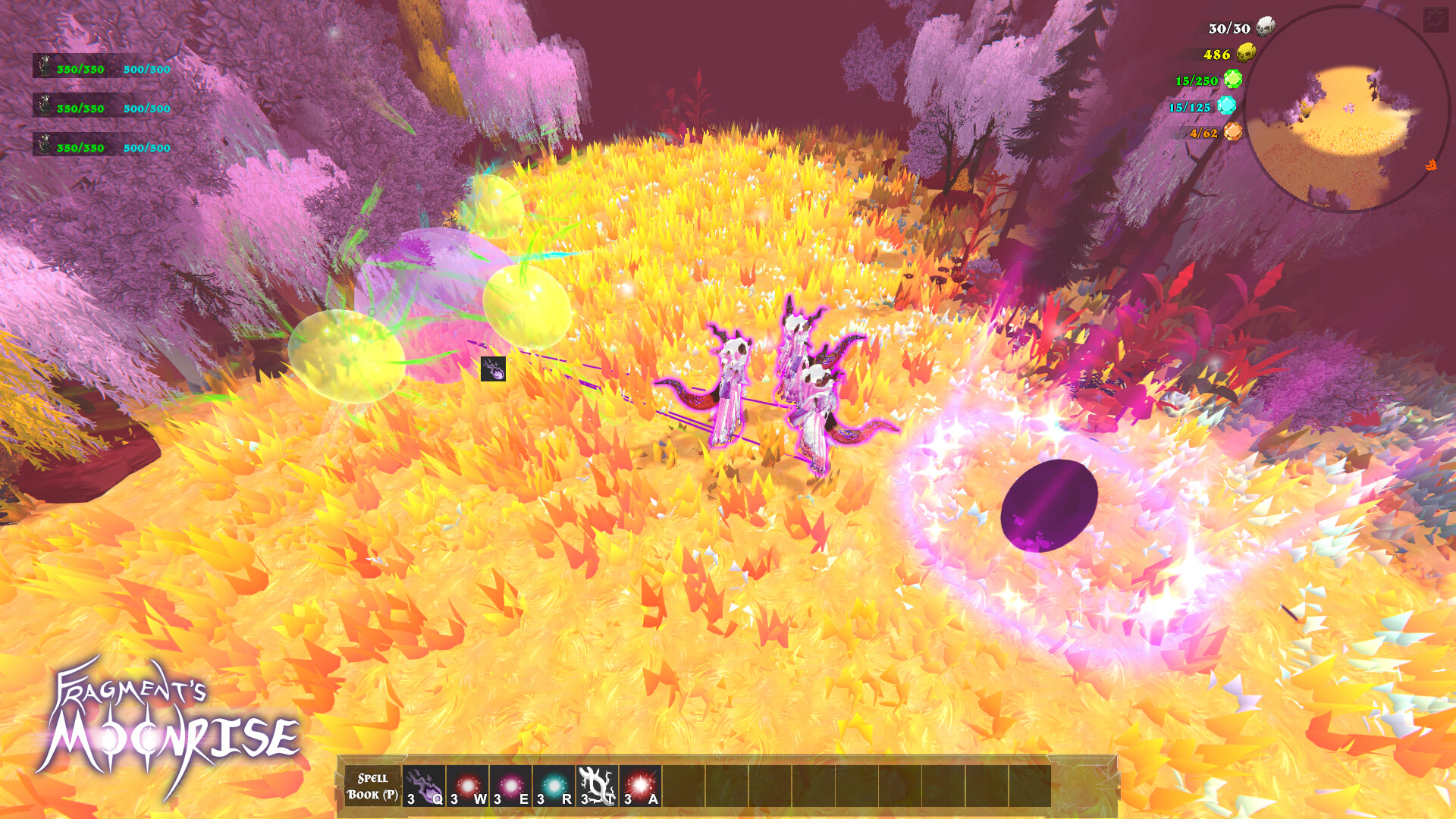Viewport: 1456px width, 819px height.
Task: Click the orange gem showing 4/62
Action: click(1233, 131)
